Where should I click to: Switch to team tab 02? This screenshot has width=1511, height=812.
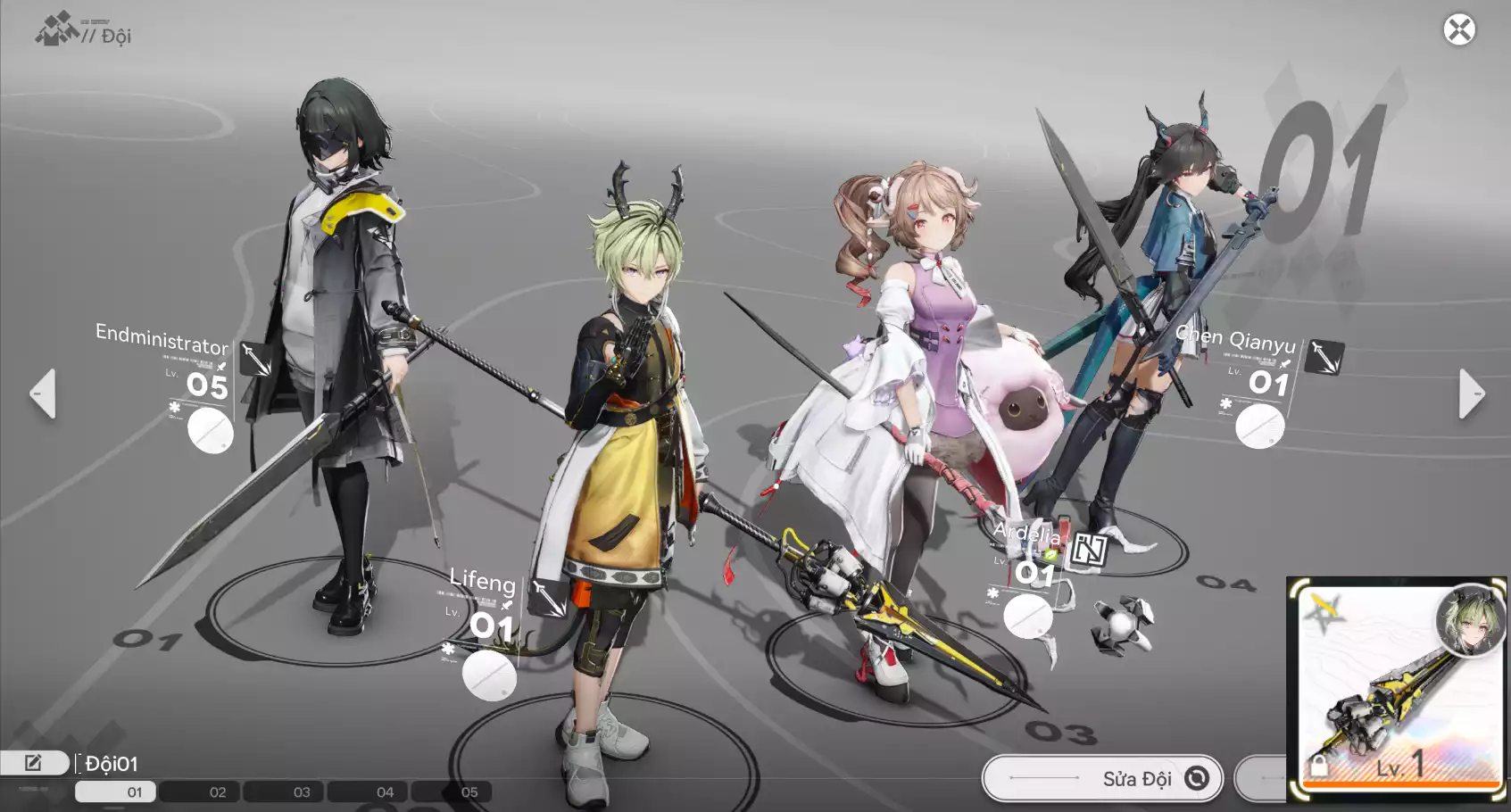pos(218,791)
